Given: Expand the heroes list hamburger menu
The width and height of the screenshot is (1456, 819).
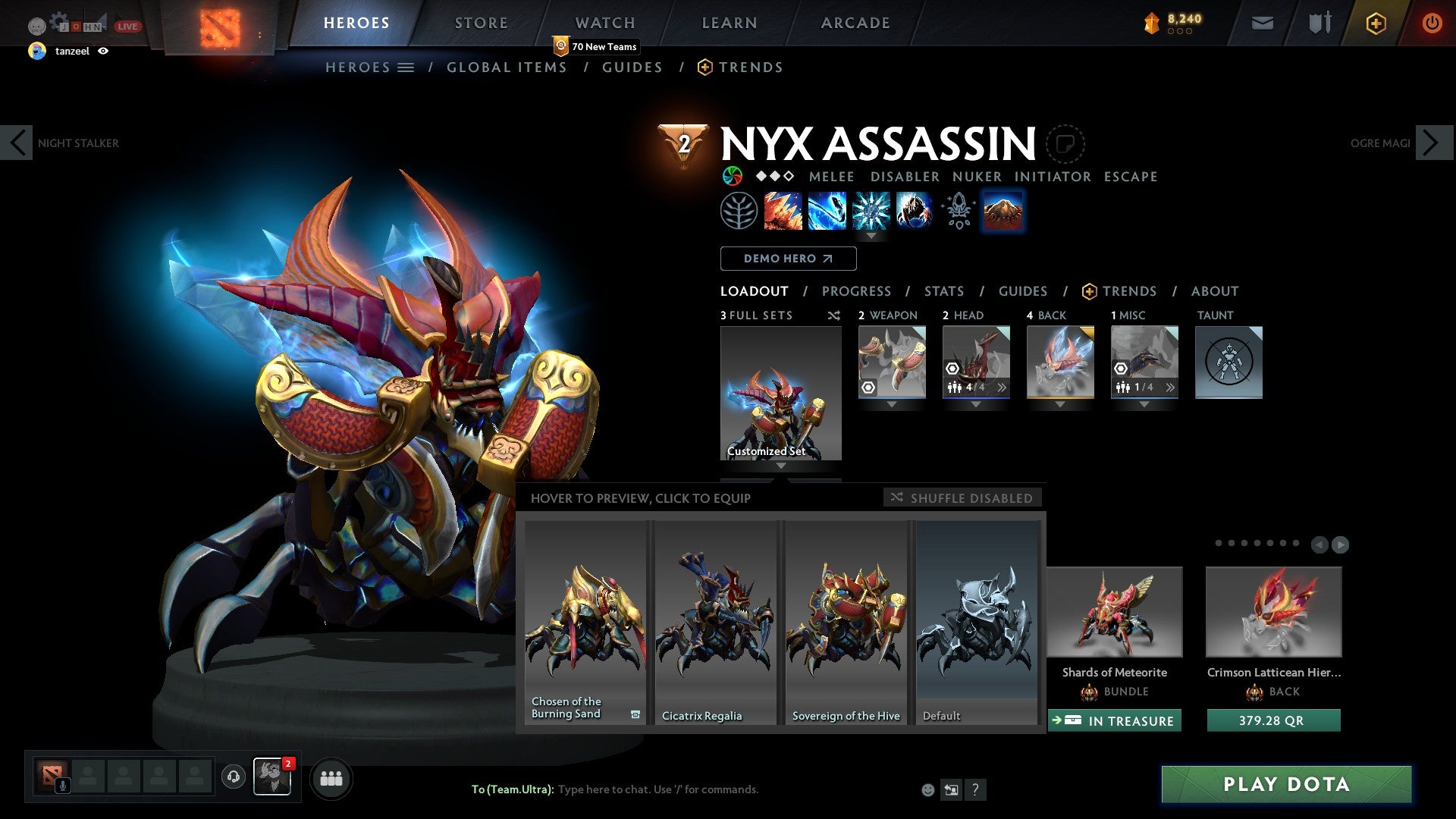Looking at the screenshot, I should click(406, 67).
